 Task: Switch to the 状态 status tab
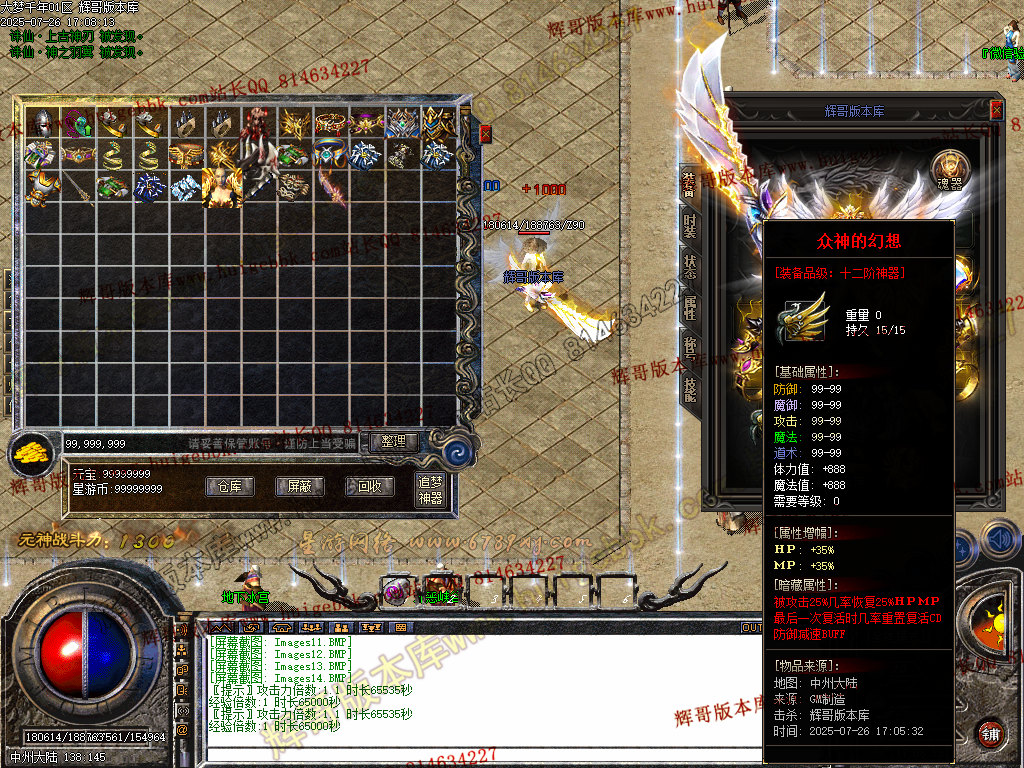[x=690, y=267]
